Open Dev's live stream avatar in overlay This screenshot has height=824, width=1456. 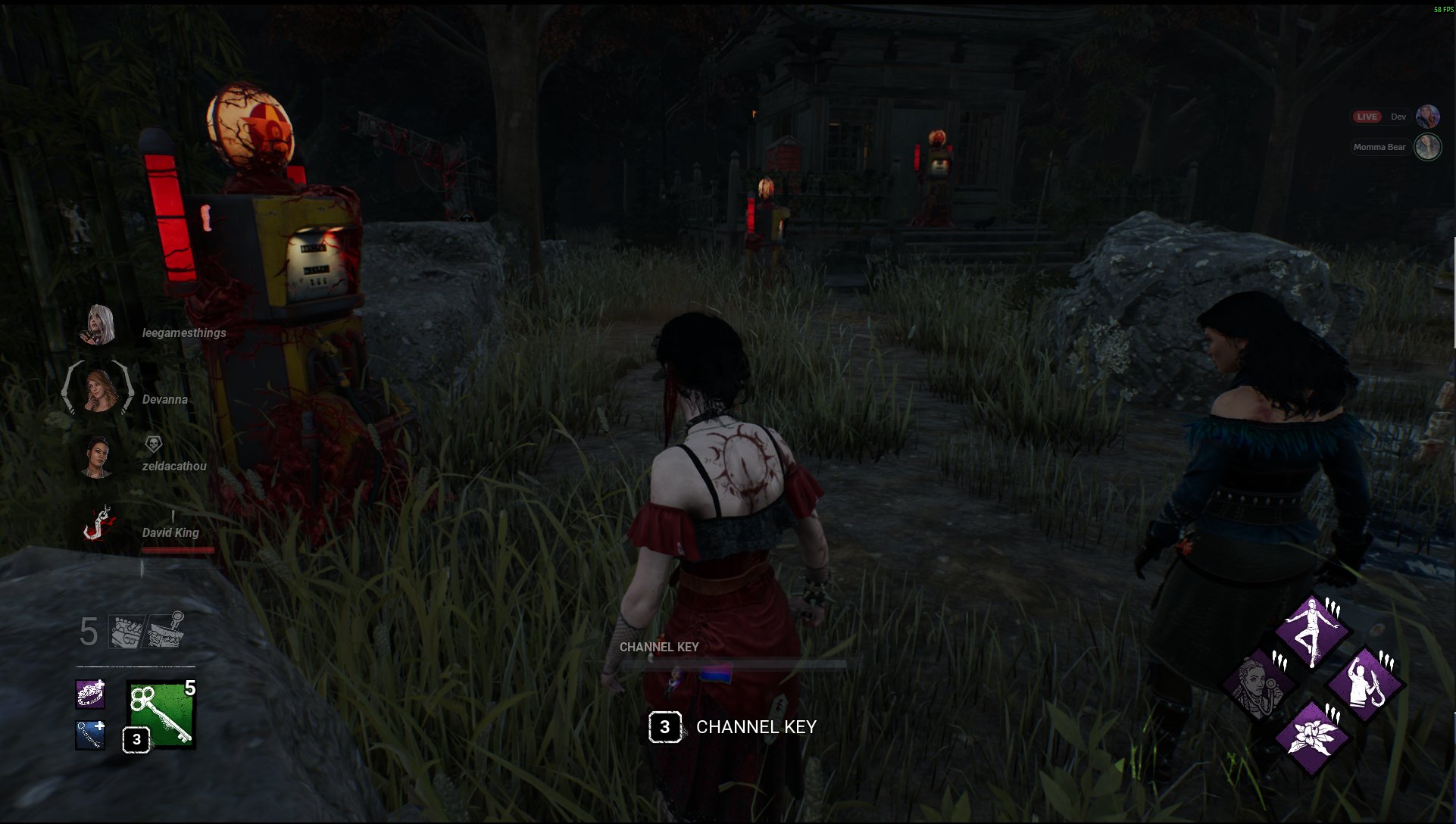tap(1427, 117)
